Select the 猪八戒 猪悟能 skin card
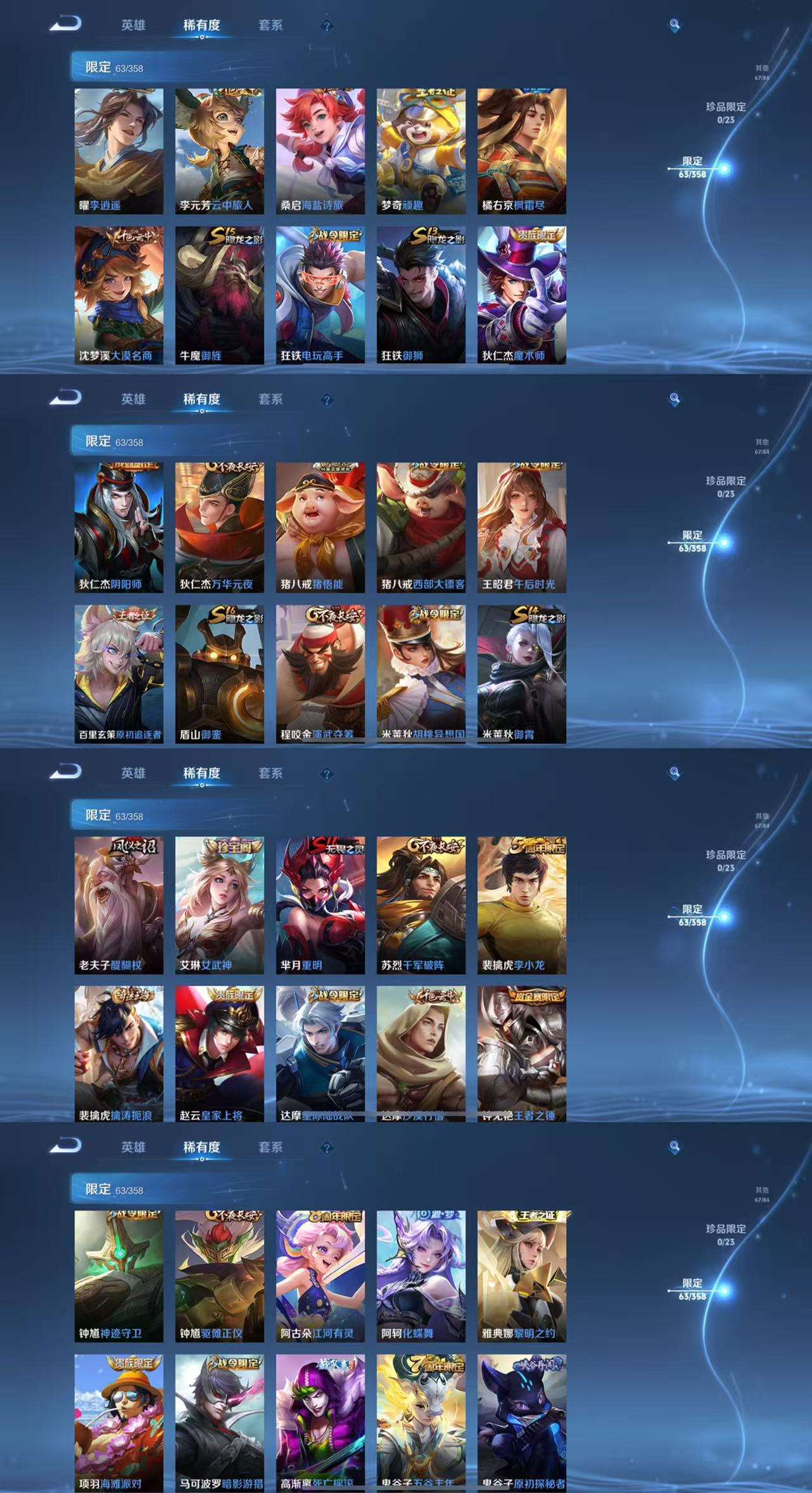The image size is (812, 1493). tap(320, 527)
